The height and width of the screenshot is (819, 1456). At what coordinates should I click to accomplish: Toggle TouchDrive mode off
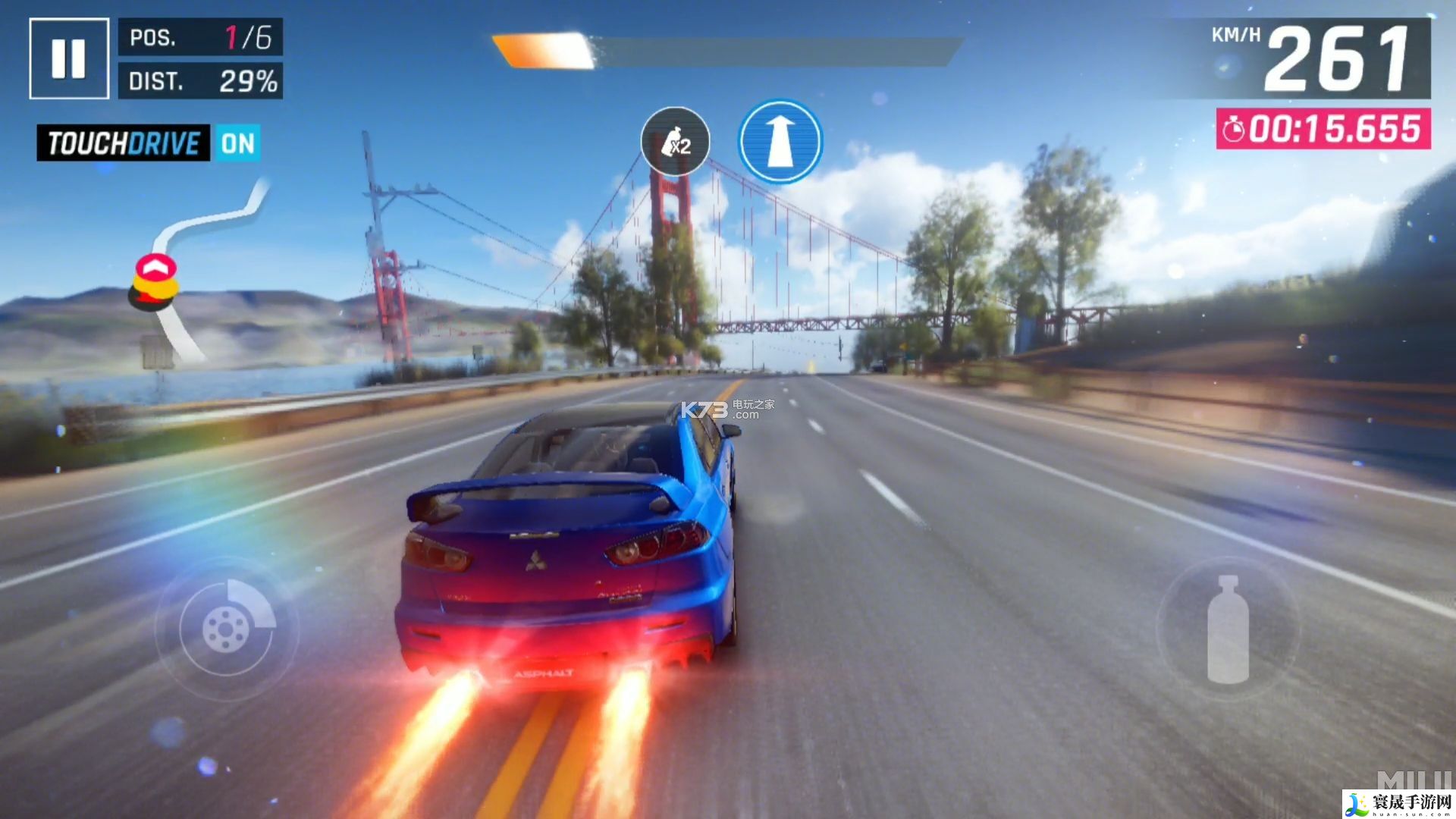coord(238,143)
